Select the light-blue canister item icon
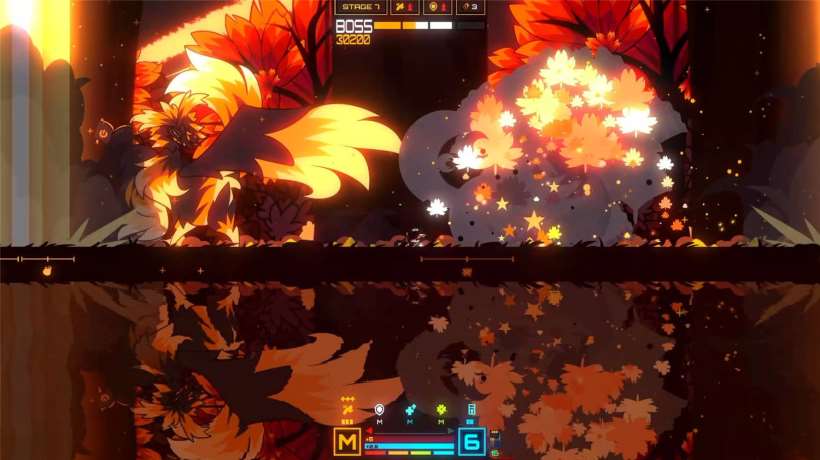The height and width of the screenshot is (460, 820). [472, 409]
